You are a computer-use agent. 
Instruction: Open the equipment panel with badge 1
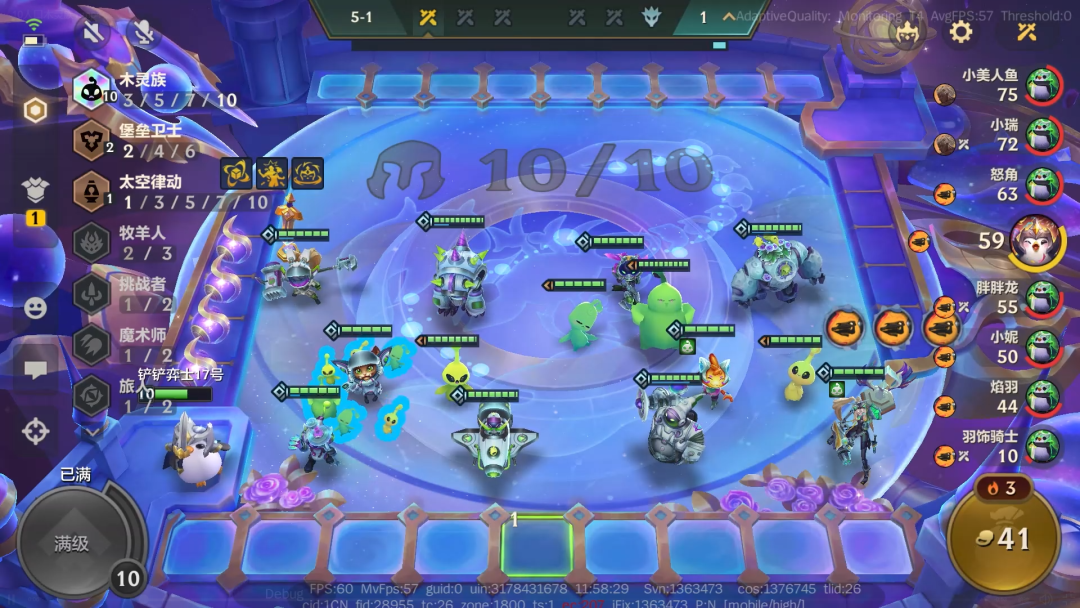35,193
